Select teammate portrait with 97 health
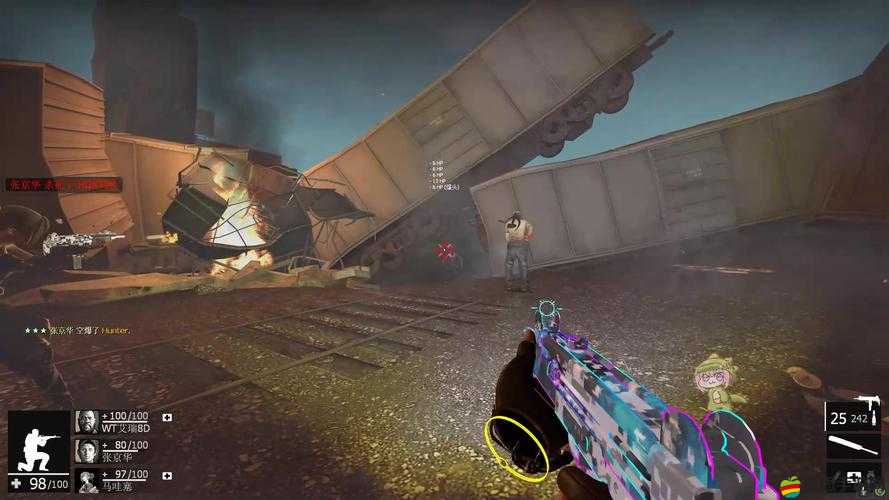The image size is (889, 500). [x=87, y=479]
